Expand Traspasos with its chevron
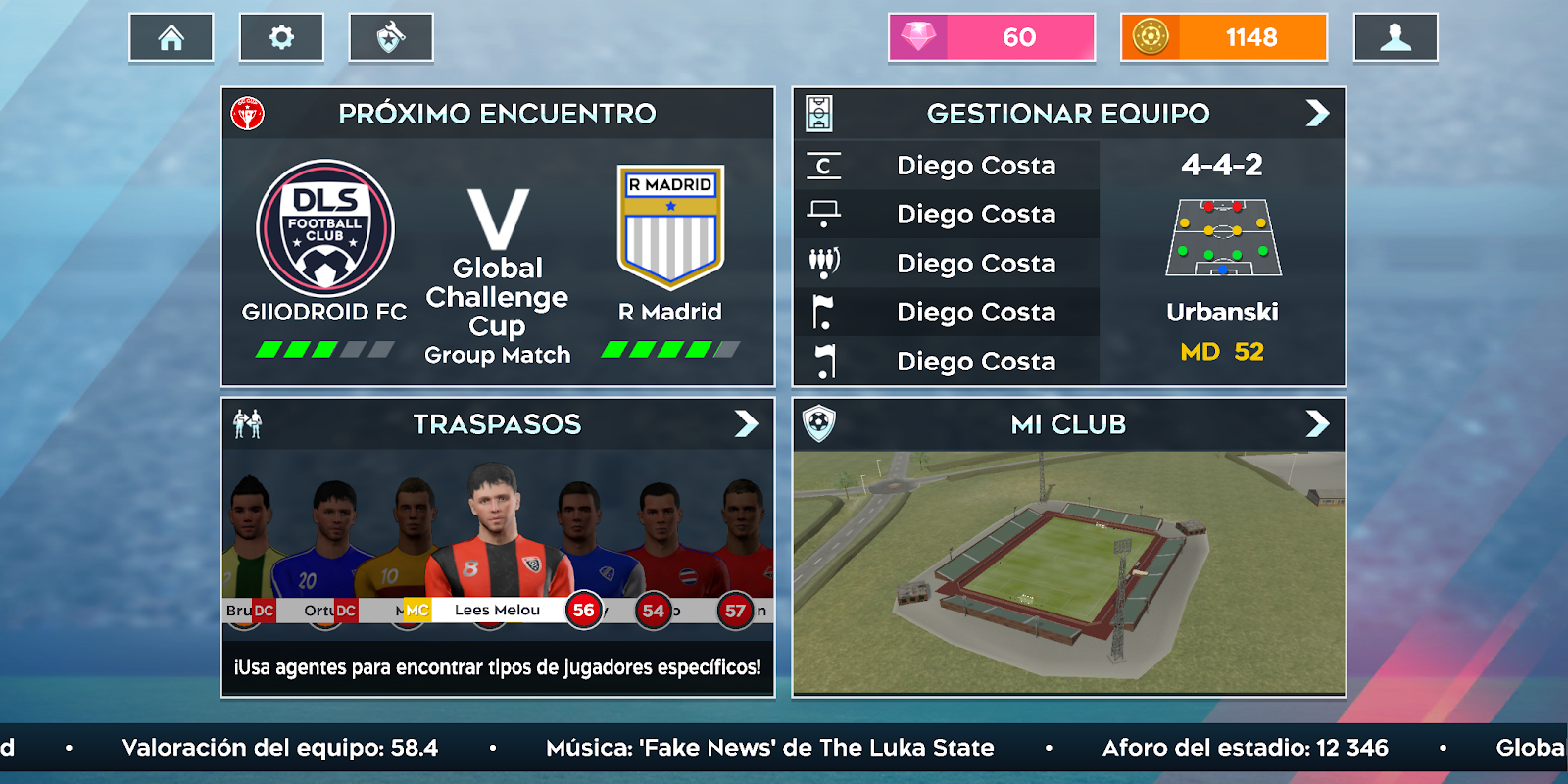Screen dimensions: 1568x784 750,424
